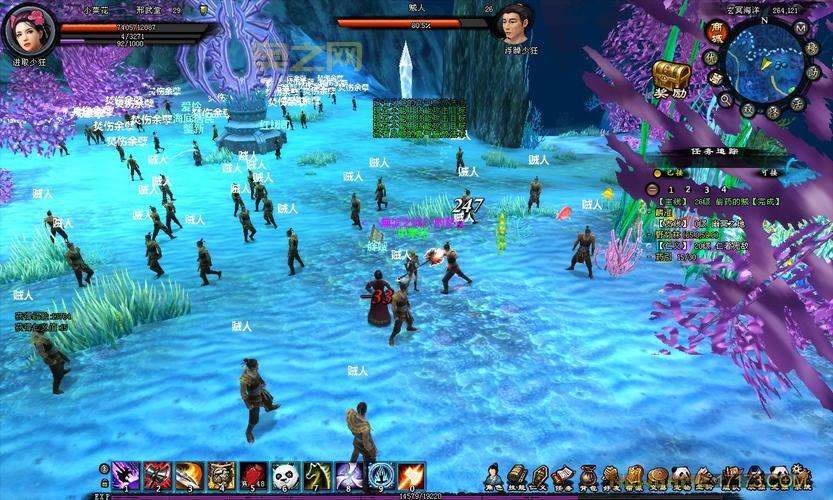833x500 pixels.
Task: Activate the purple slash skill in slot 1
Action: point(126,475)
